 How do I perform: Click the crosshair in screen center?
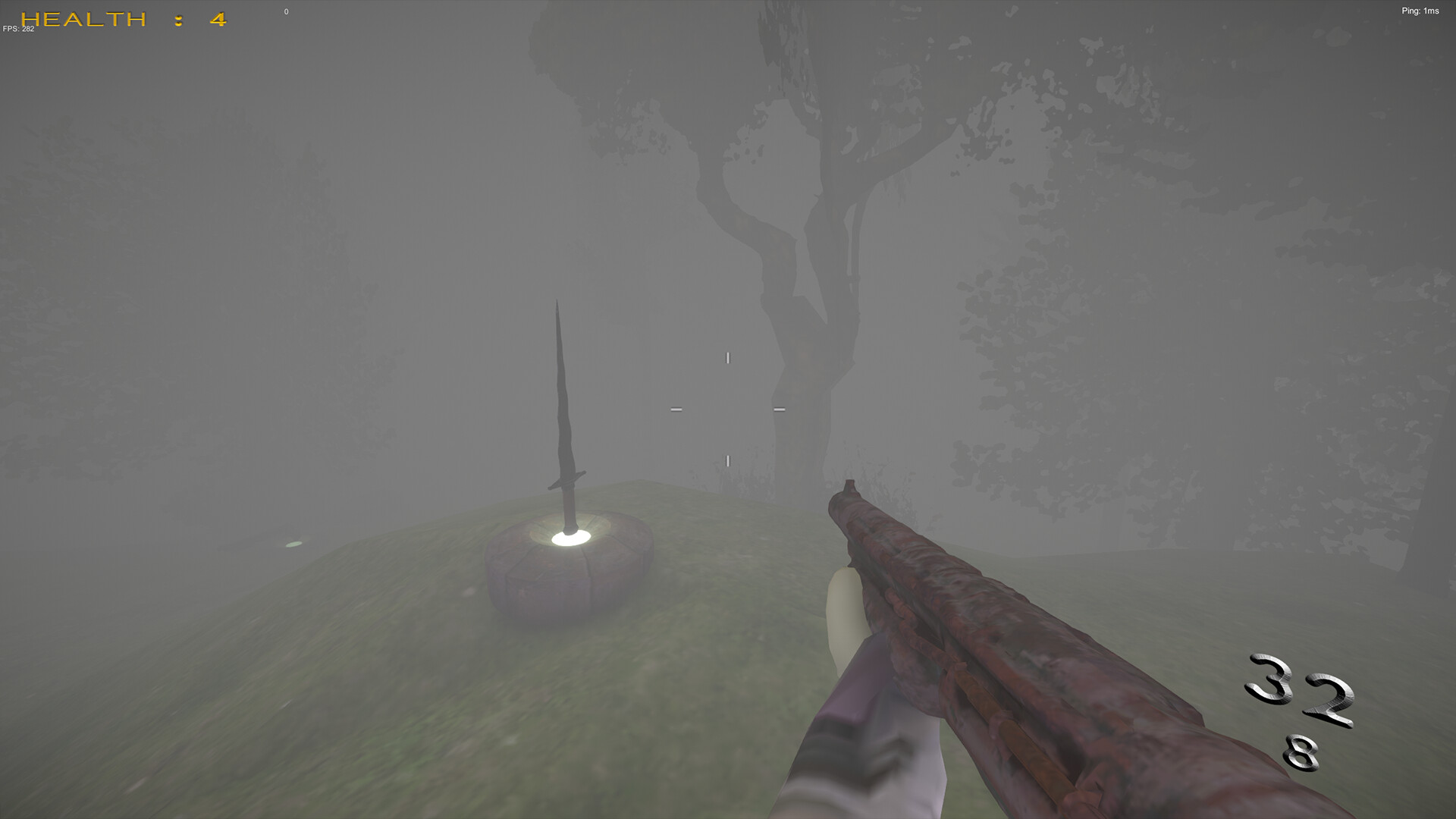pyautogui.click(x=726, y=408)
